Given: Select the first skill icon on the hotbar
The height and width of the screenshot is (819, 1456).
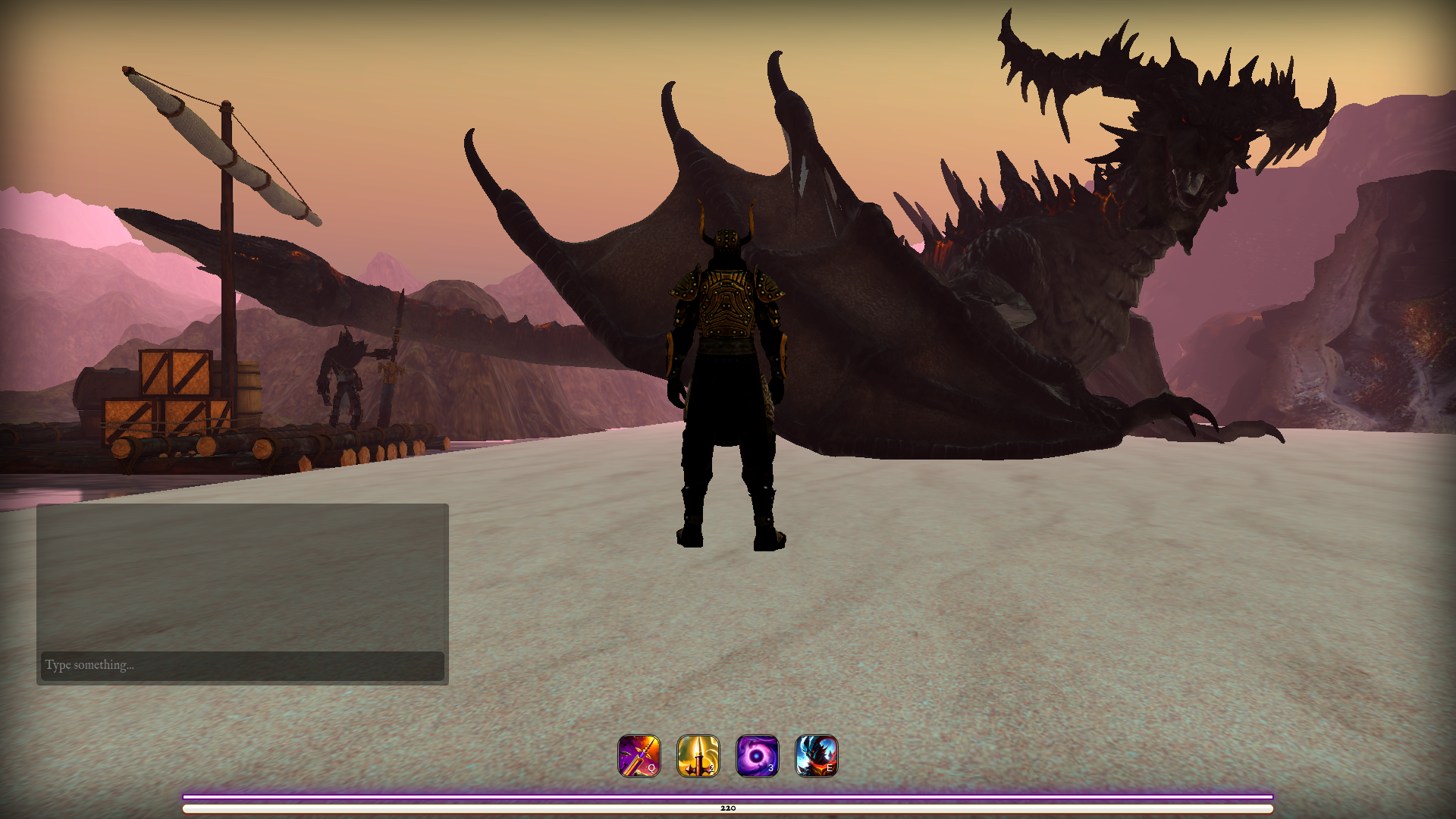Looking at the screenshot, I should [x=640, y=756].
